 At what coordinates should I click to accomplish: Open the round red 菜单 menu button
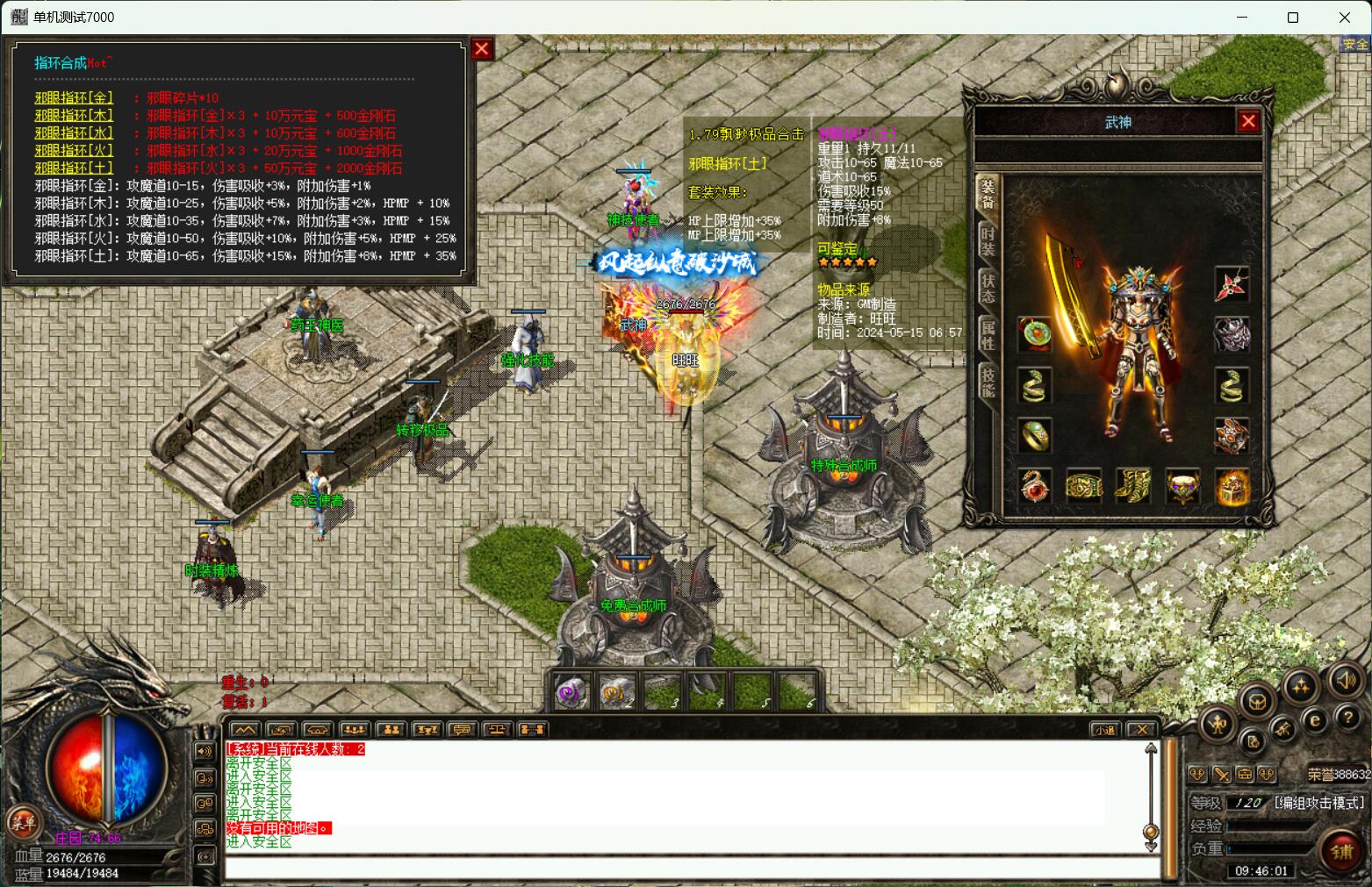(23, 823)
